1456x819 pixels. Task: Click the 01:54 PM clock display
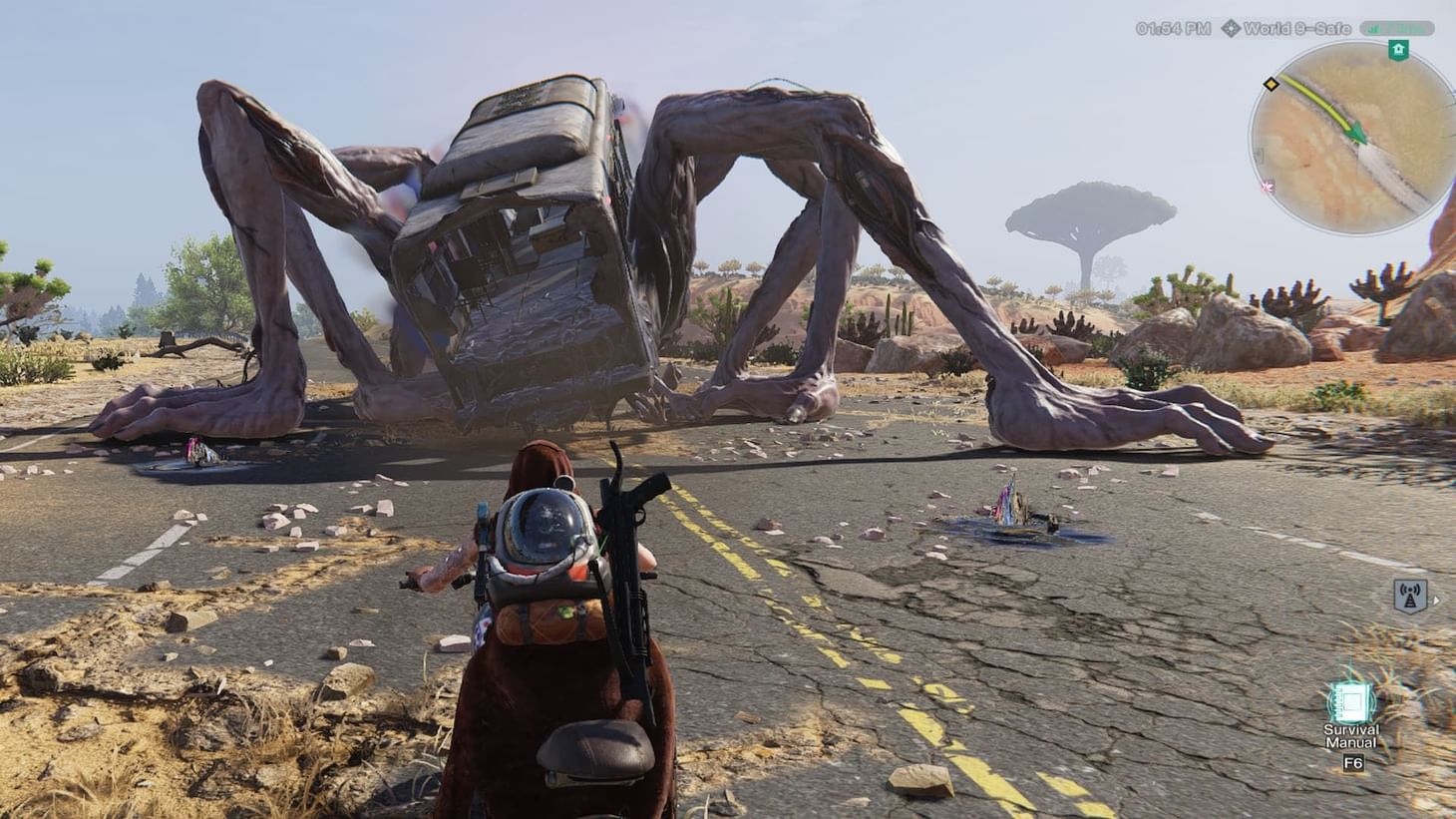[1175, 28]
